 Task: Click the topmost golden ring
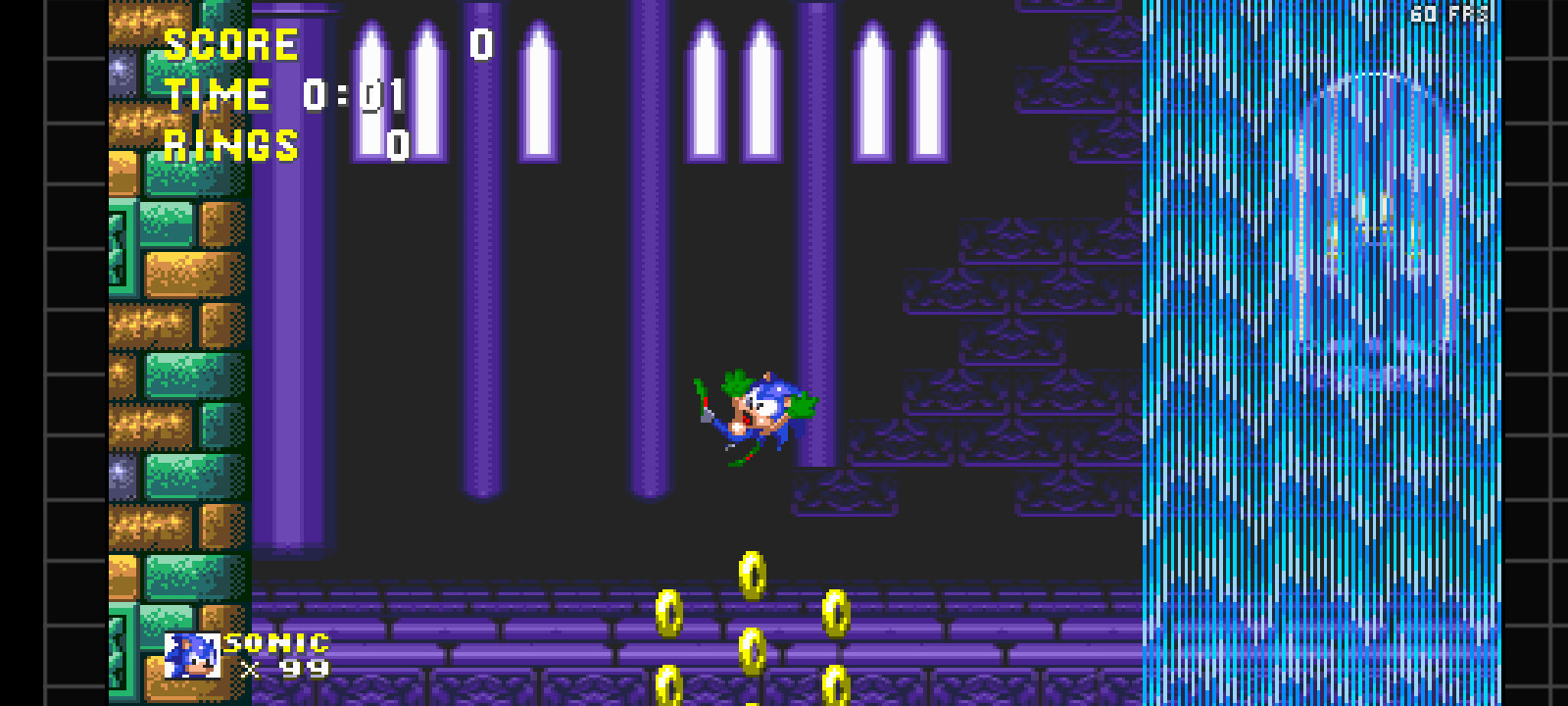tap(753, 574)
